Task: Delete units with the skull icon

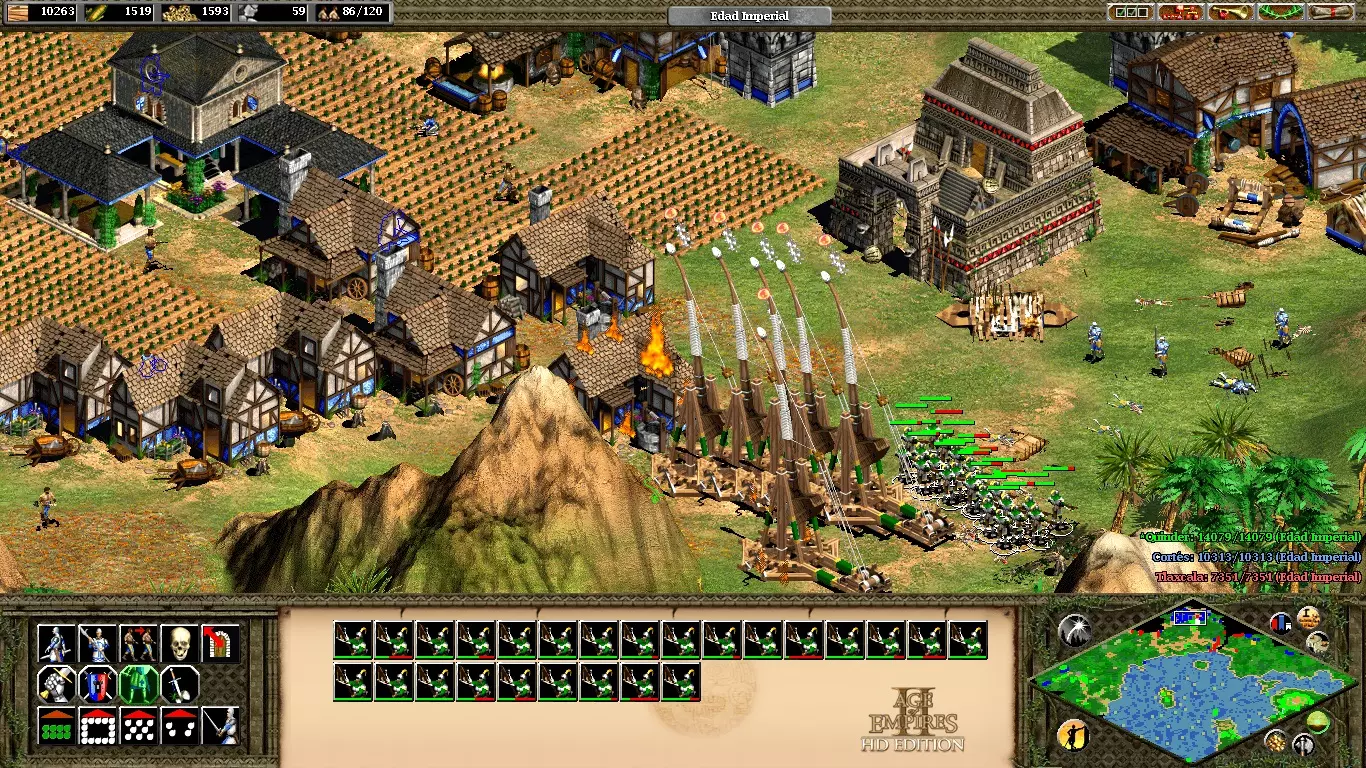Action: (180, 643)
